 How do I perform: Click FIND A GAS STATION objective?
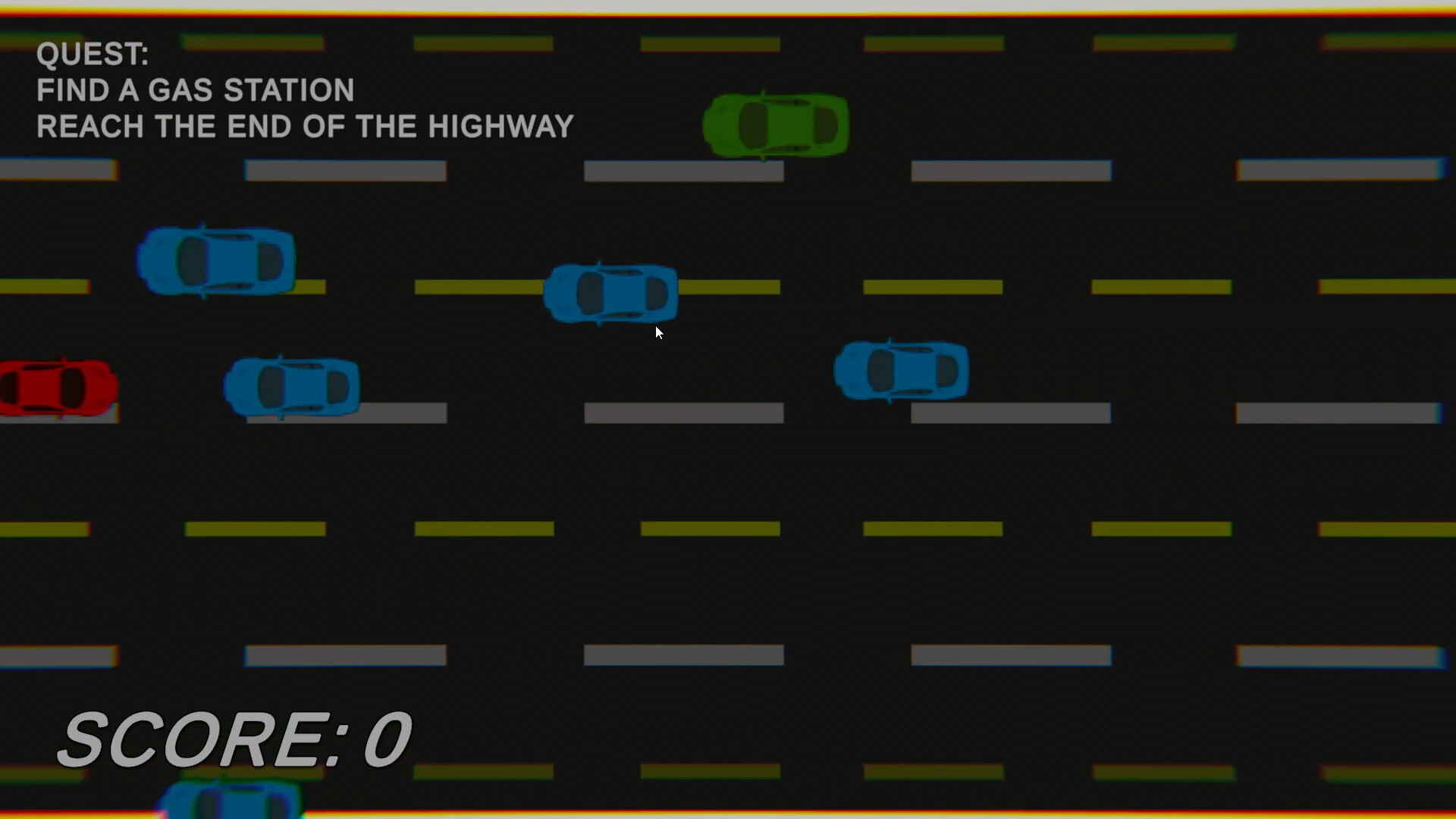click(196, 89)
